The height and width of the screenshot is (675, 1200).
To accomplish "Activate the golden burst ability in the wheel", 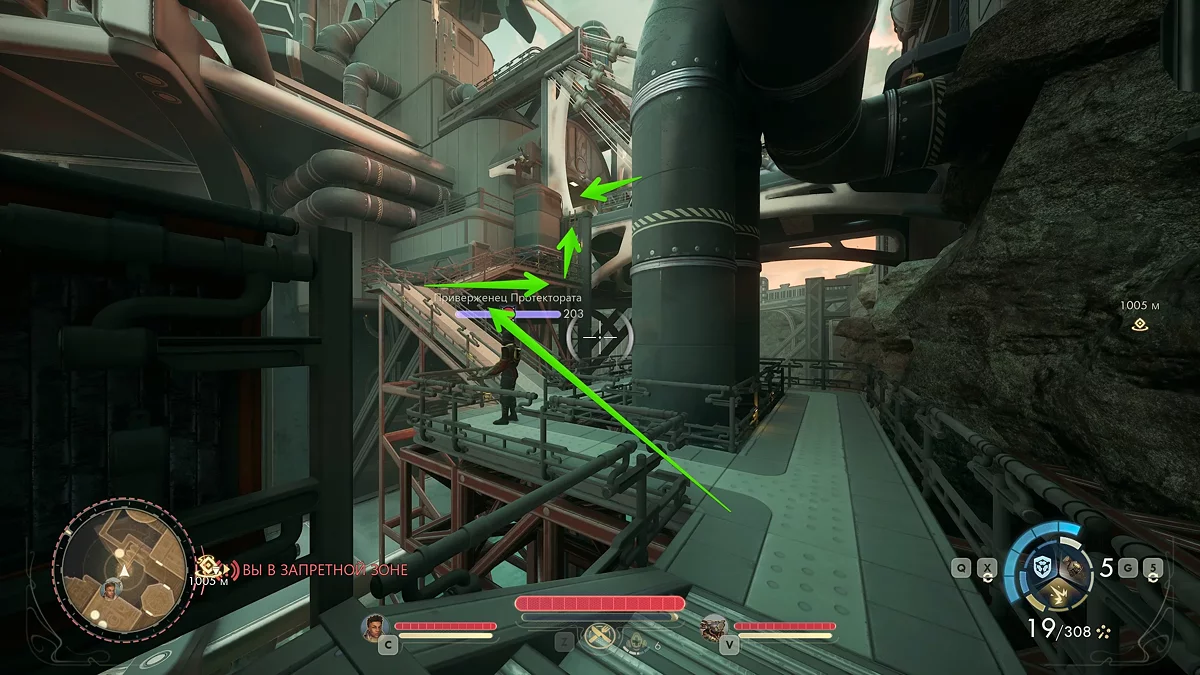I will click(x=1058, y=597).
